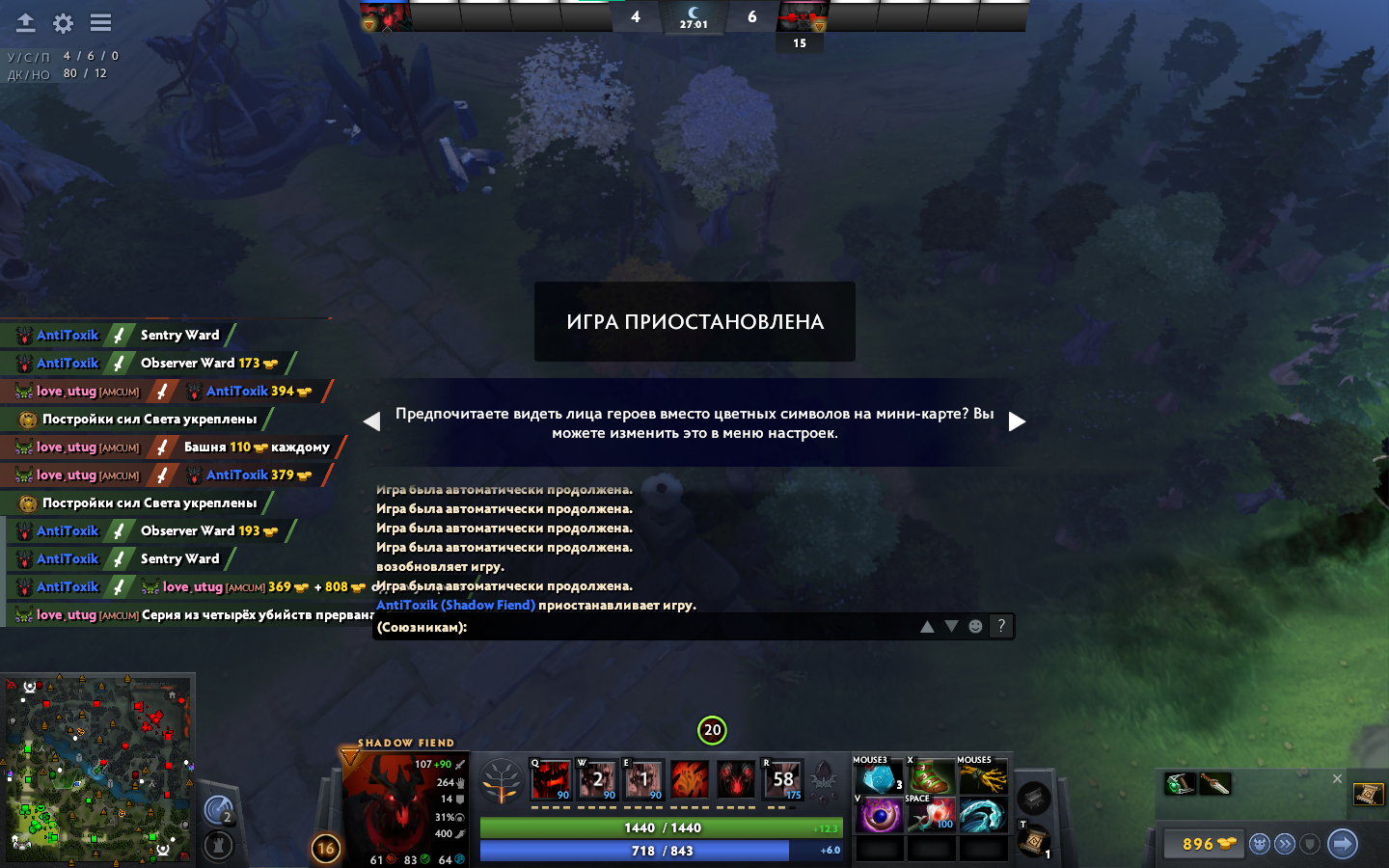Click the share/upload icon in top-left corner
The width and height of the screenshot is (1389, 868).
(x=25, y=22)
